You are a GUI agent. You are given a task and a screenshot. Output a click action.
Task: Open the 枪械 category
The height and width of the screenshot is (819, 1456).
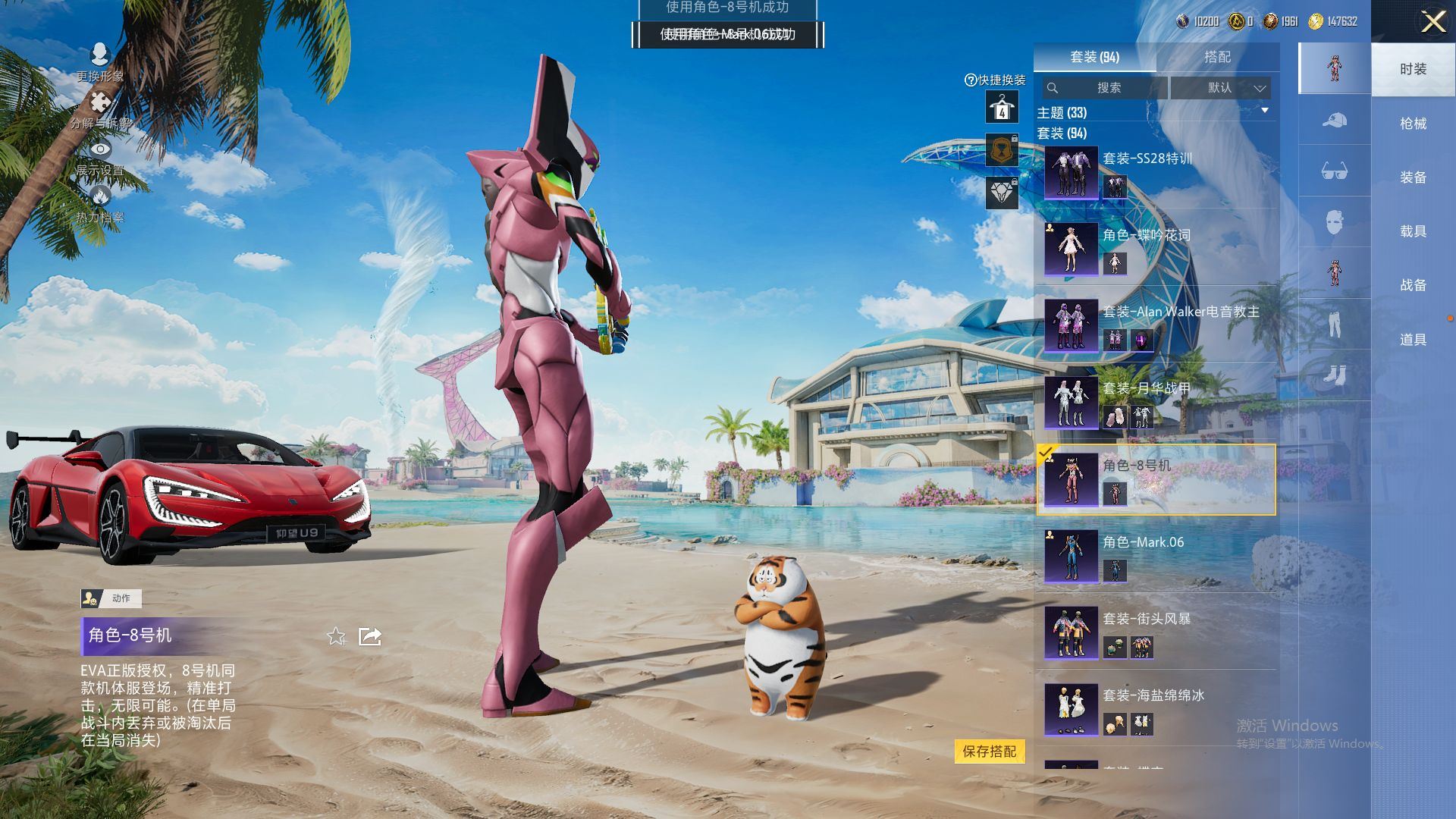tap(1413, 124)
